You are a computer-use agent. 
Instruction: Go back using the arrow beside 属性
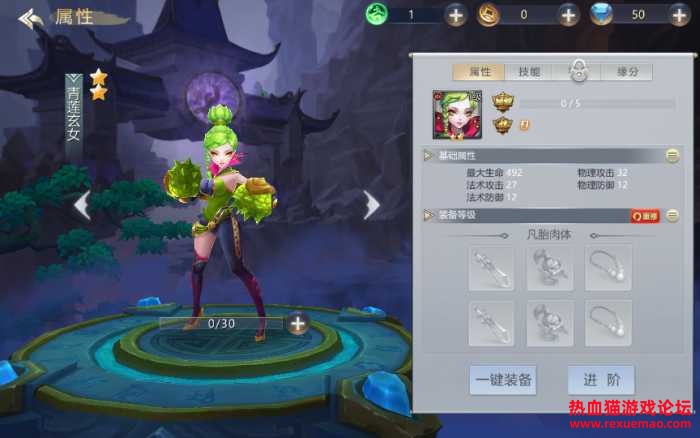click(31, 18)
